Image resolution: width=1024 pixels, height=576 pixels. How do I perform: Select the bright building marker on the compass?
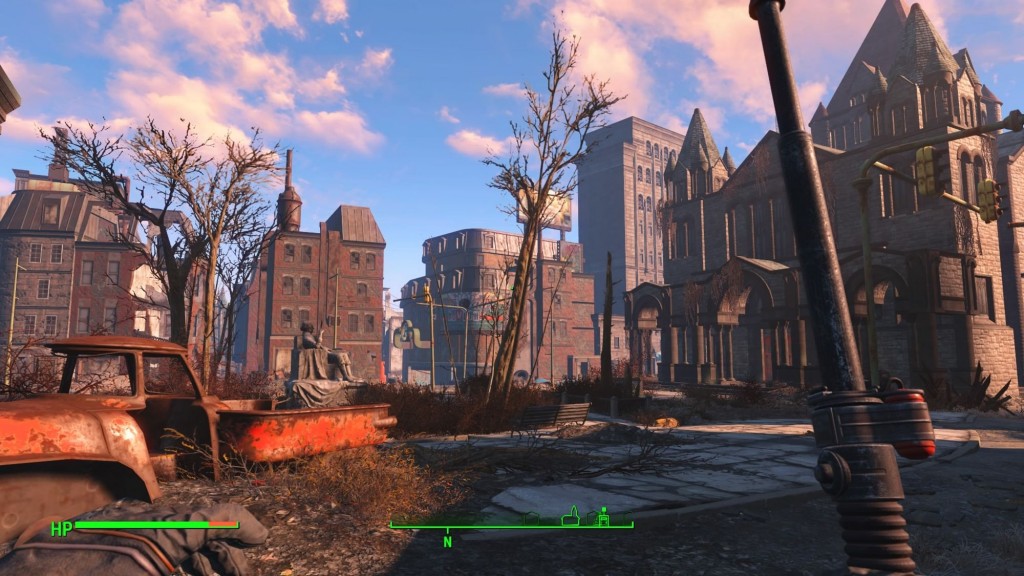point(603,518)
